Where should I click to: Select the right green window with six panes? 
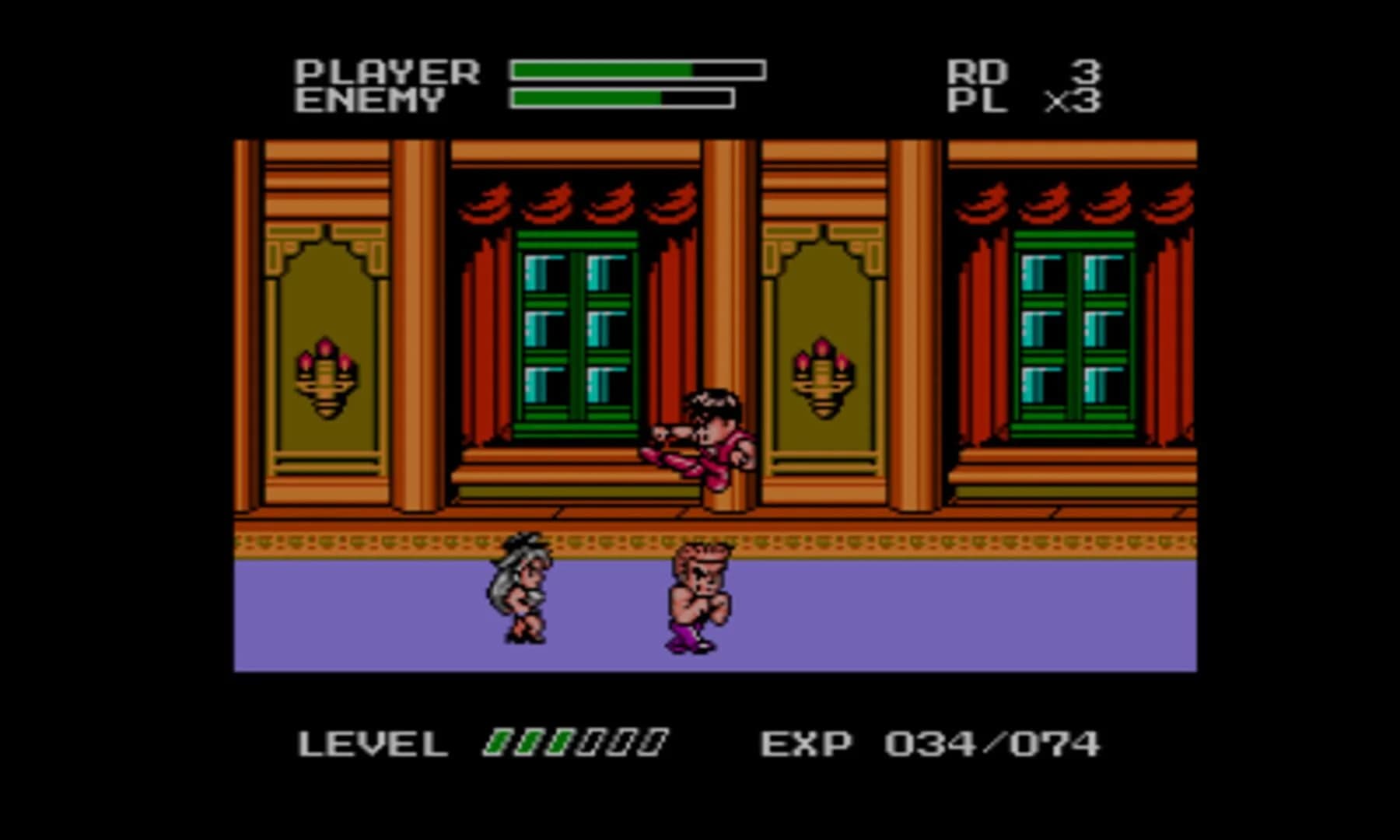[1073, 327]
